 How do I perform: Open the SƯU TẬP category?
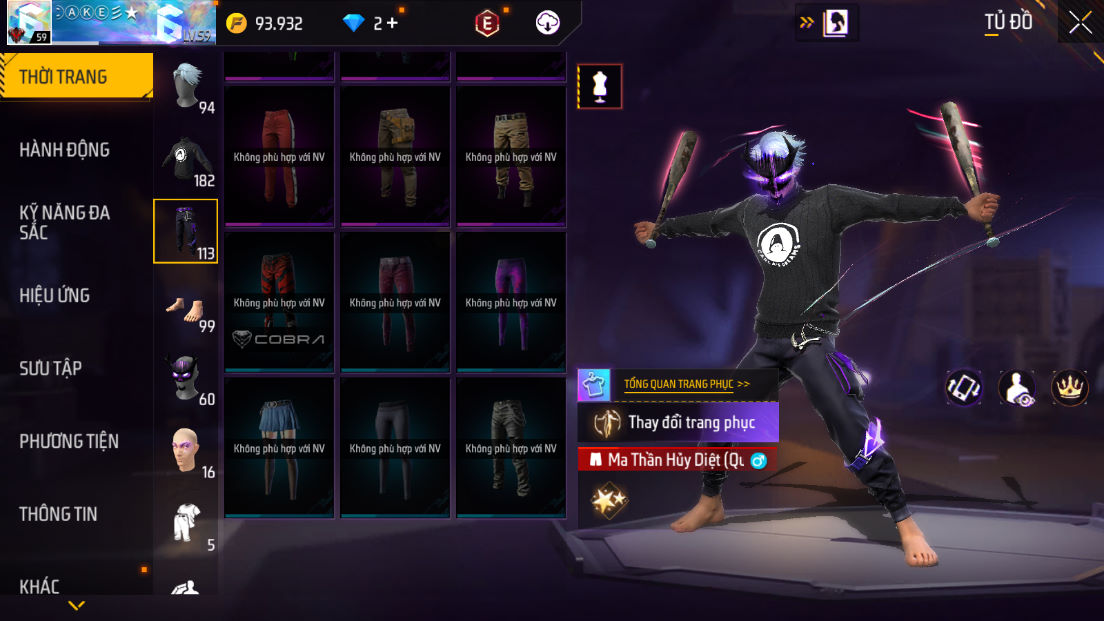coord(50,368)
